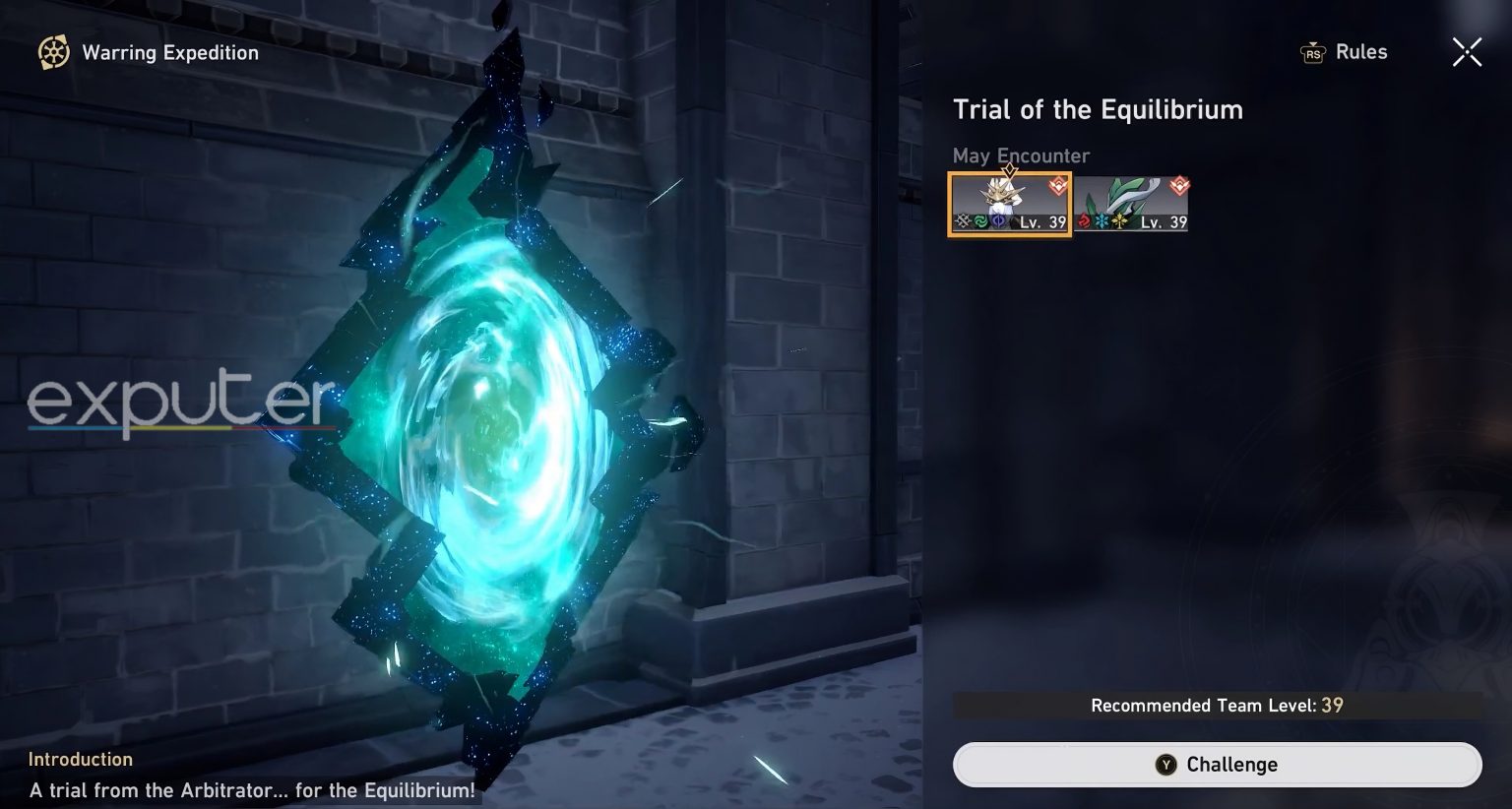This screenshot has width=1512, height=809.
Task: Open the Rules panel
Action: (x=1363, y=52)
